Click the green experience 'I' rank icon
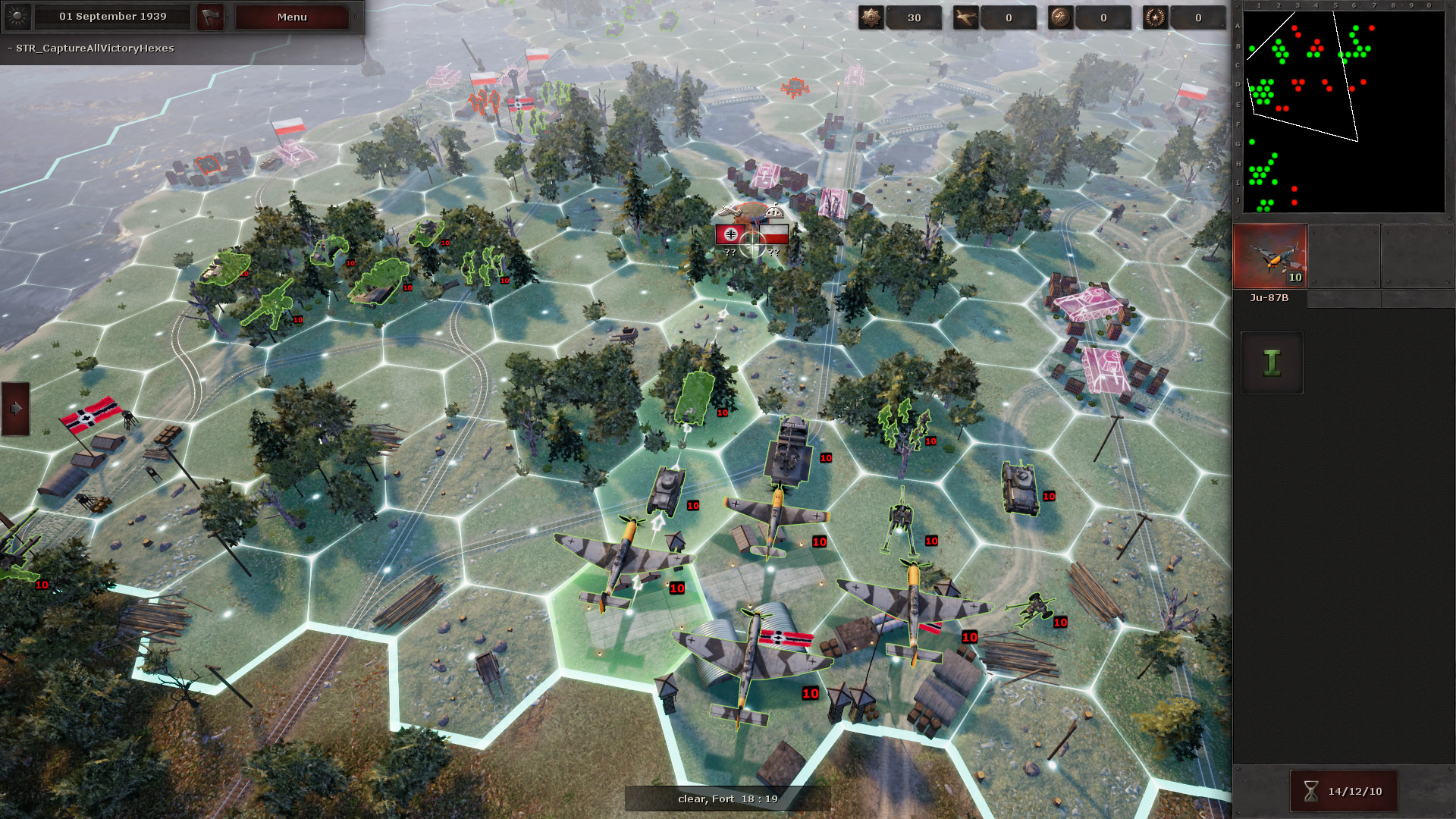This screenshot has height=819, width=1456. click(1271, 362)
